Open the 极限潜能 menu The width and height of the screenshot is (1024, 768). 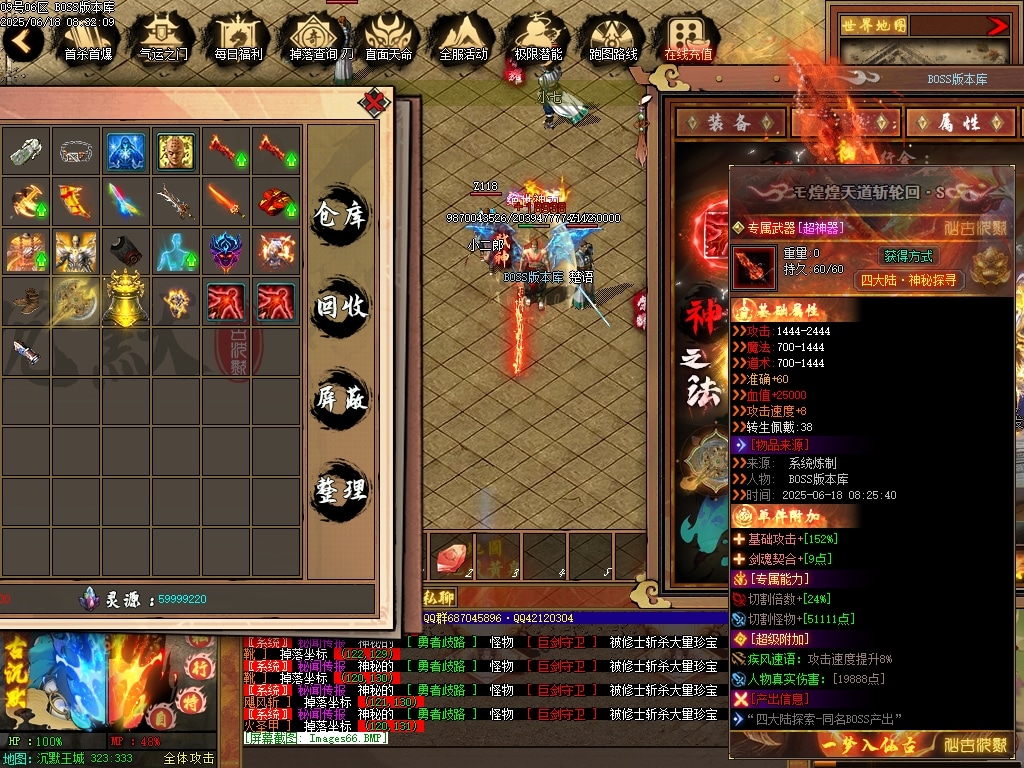(538, 40)
